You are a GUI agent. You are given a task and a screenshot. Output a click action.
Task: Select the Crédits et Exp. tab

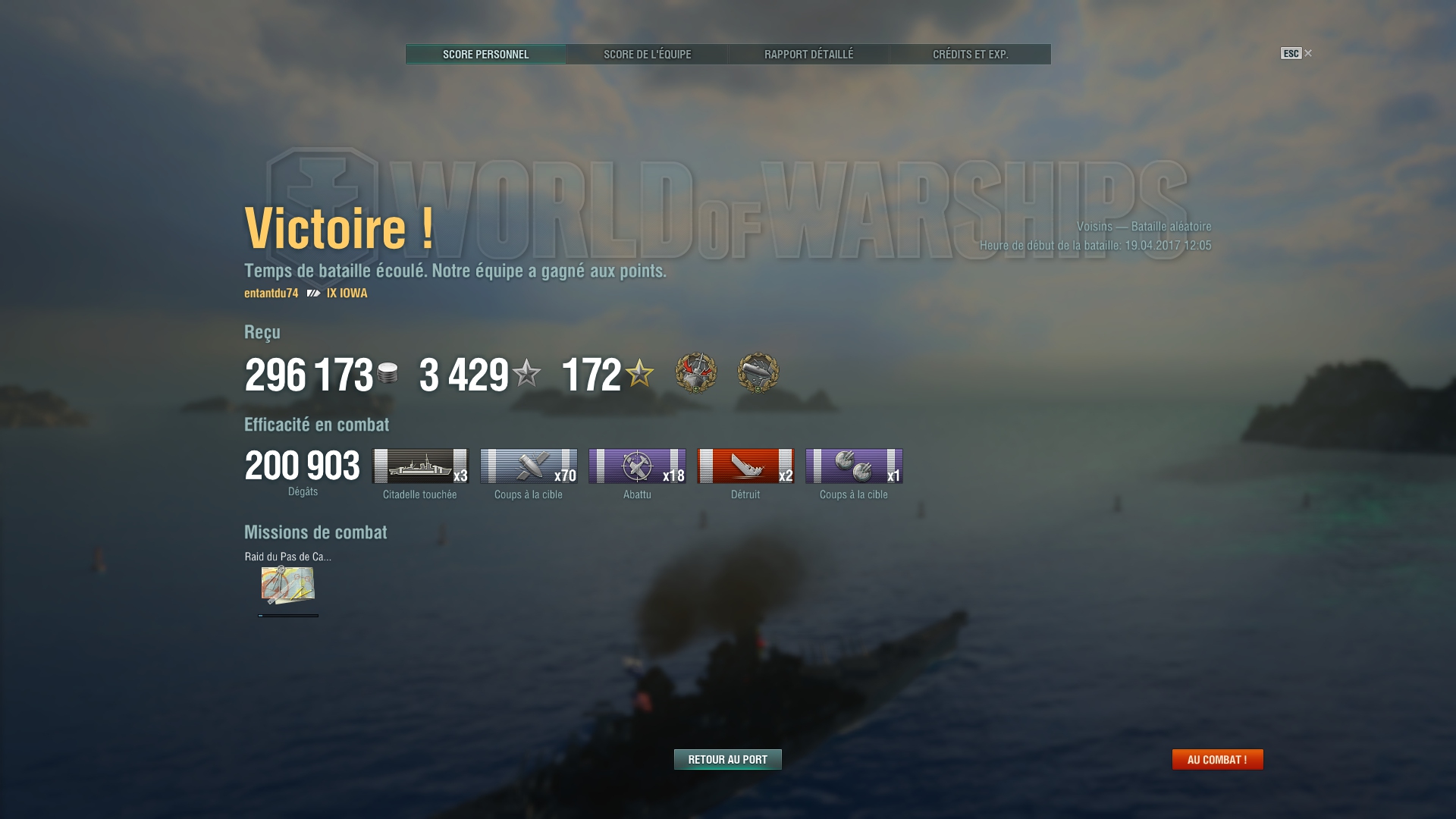click(970, 55)
